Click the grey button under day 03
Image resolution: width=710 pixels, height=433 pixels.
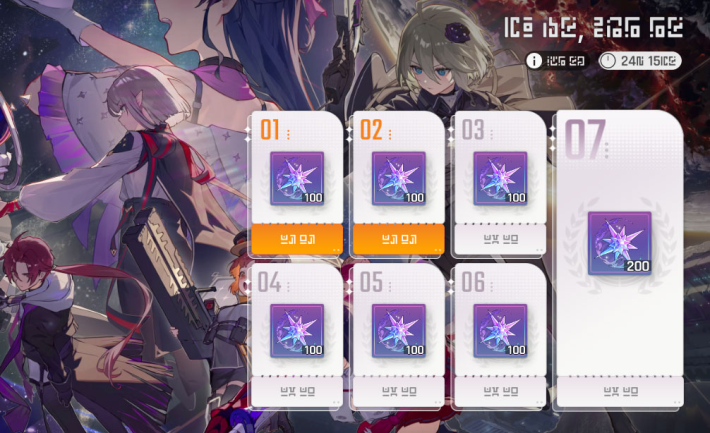click(500, 239)
